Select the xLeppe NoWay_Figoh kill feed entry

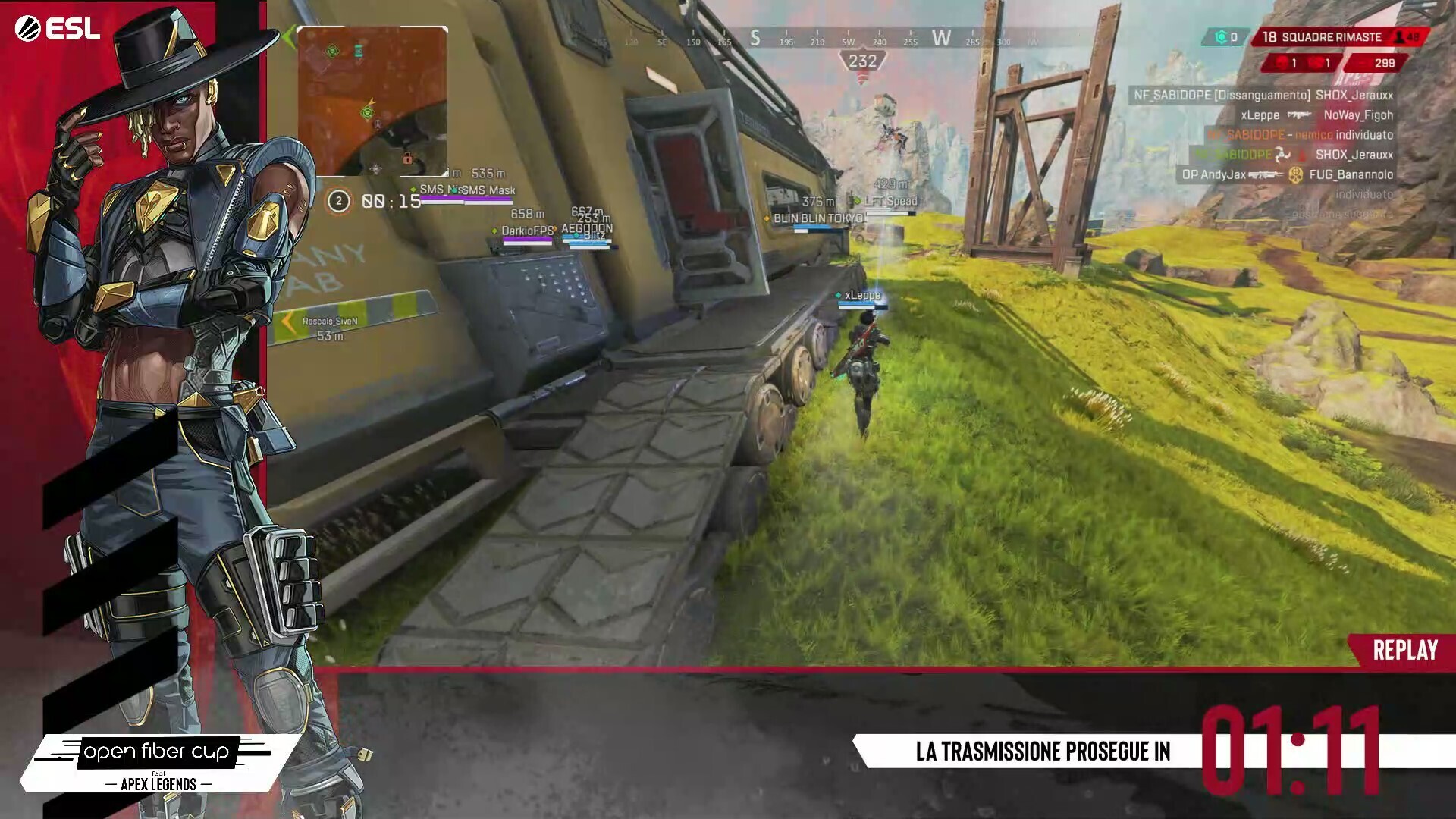(x=1316, y=115)
